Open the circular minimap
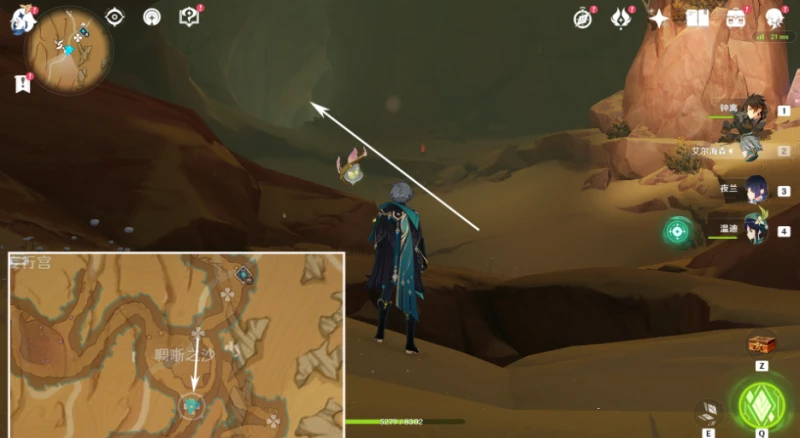Screen dimensions: 800x438 click(x=69, y=50)
